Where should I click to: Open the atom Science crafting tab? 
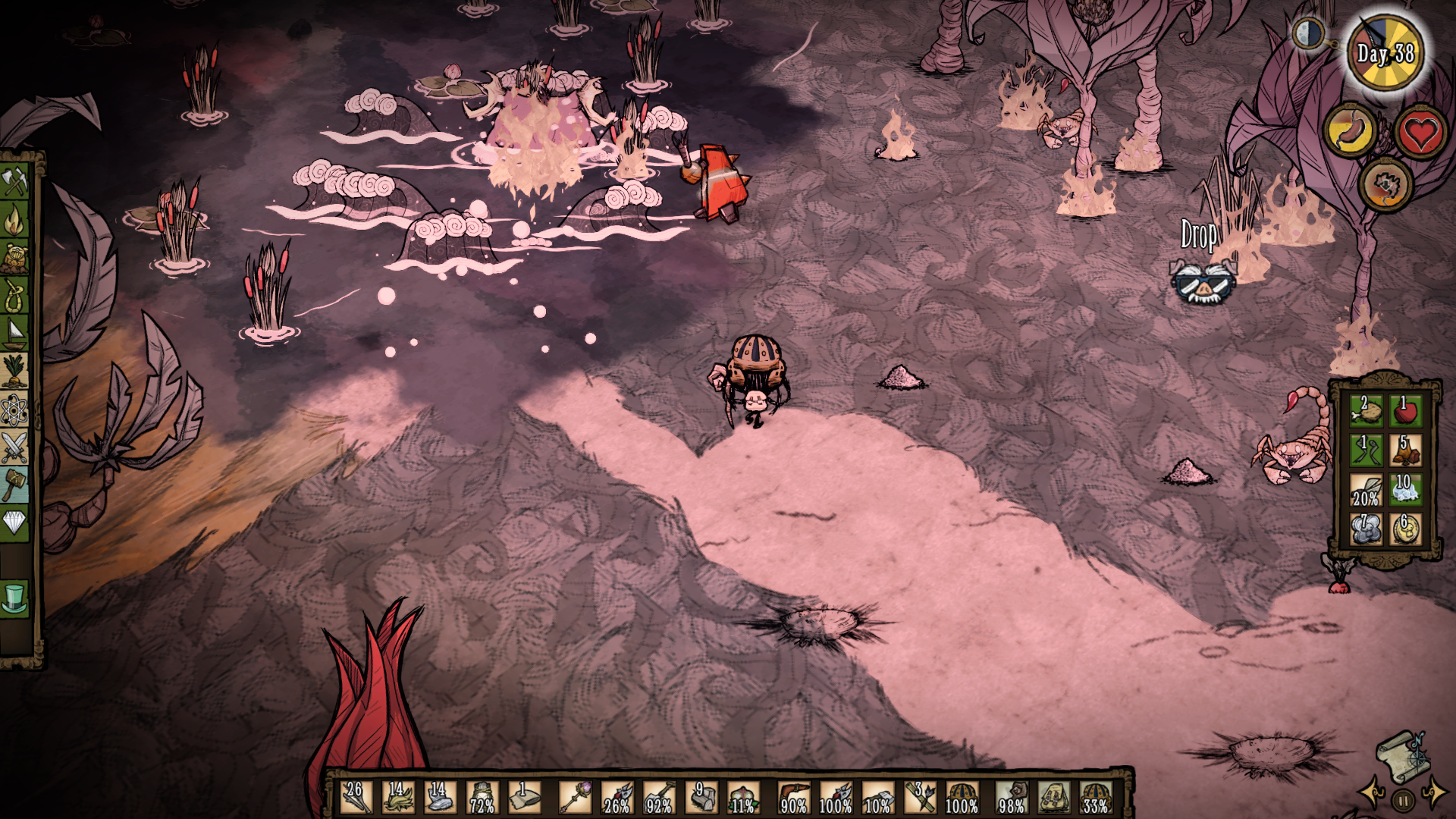pyautogui.click(x=14, y=410)
